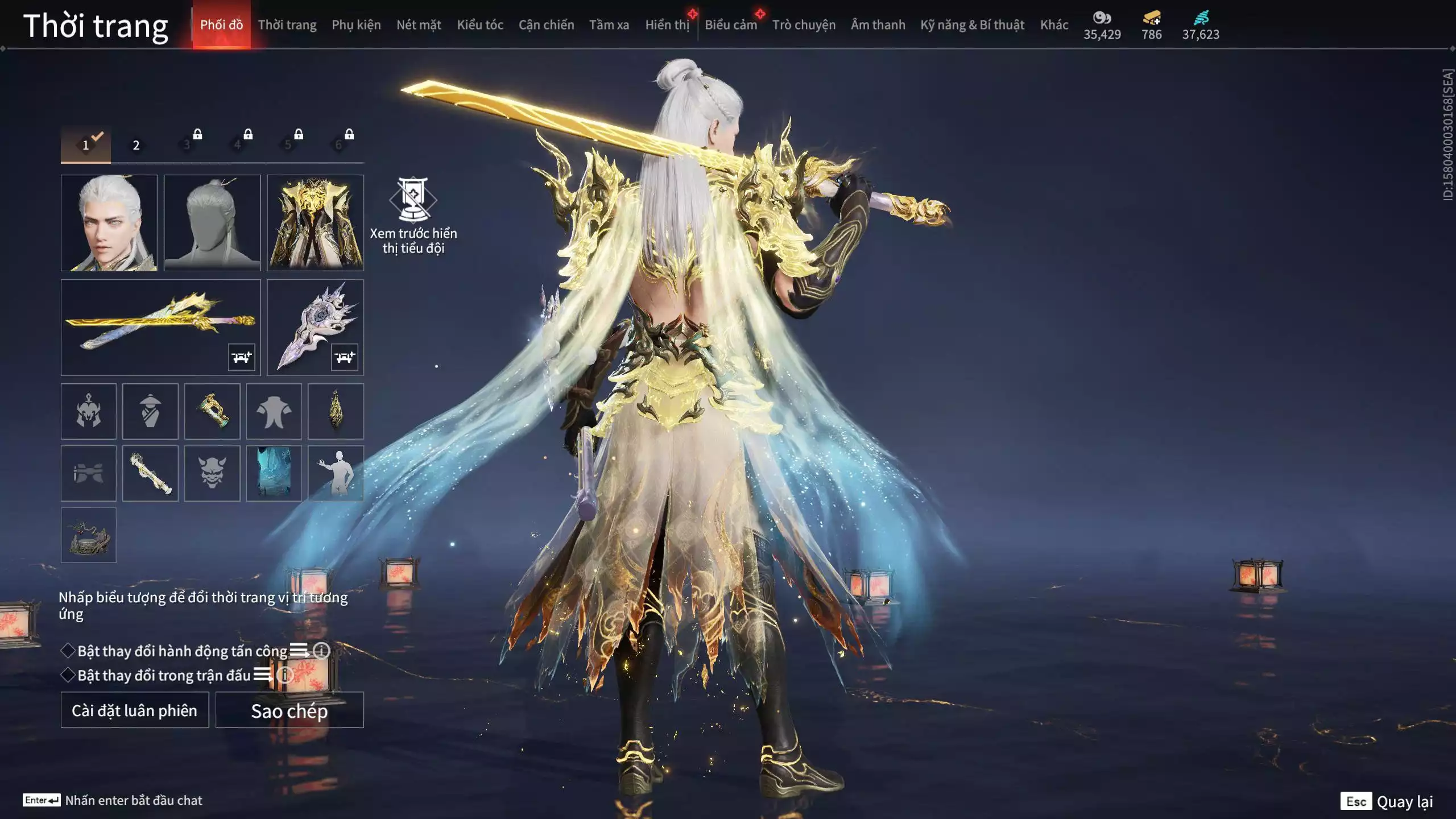Select the character face thumbnail
This screenshot has height=819, width=1456.
(109, 222)
